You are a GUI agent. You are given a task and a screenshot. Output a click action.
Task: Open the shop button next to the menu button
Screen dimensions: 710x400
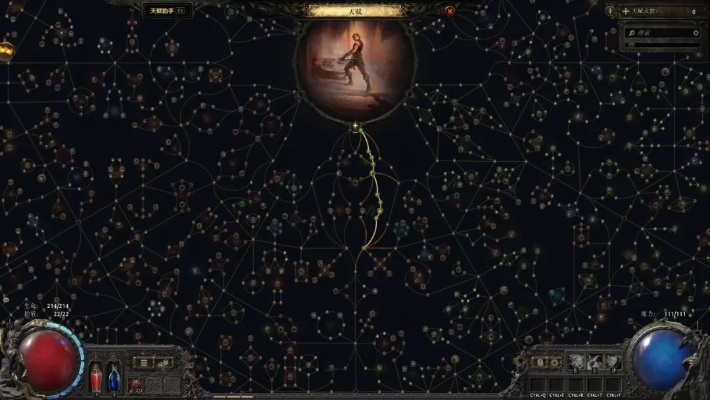pos(162,362)
